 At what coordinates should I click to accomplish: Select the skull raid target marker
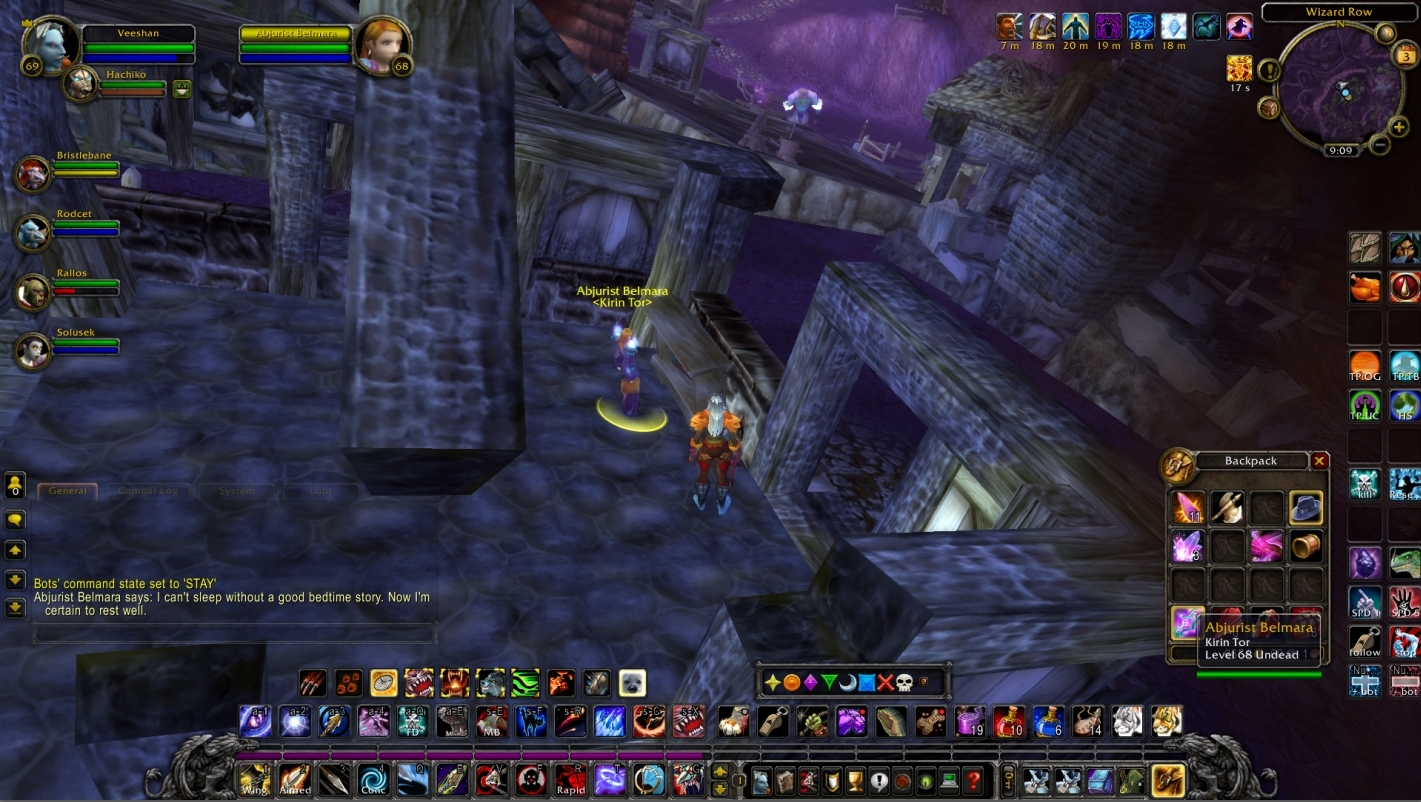click(903, 682)
